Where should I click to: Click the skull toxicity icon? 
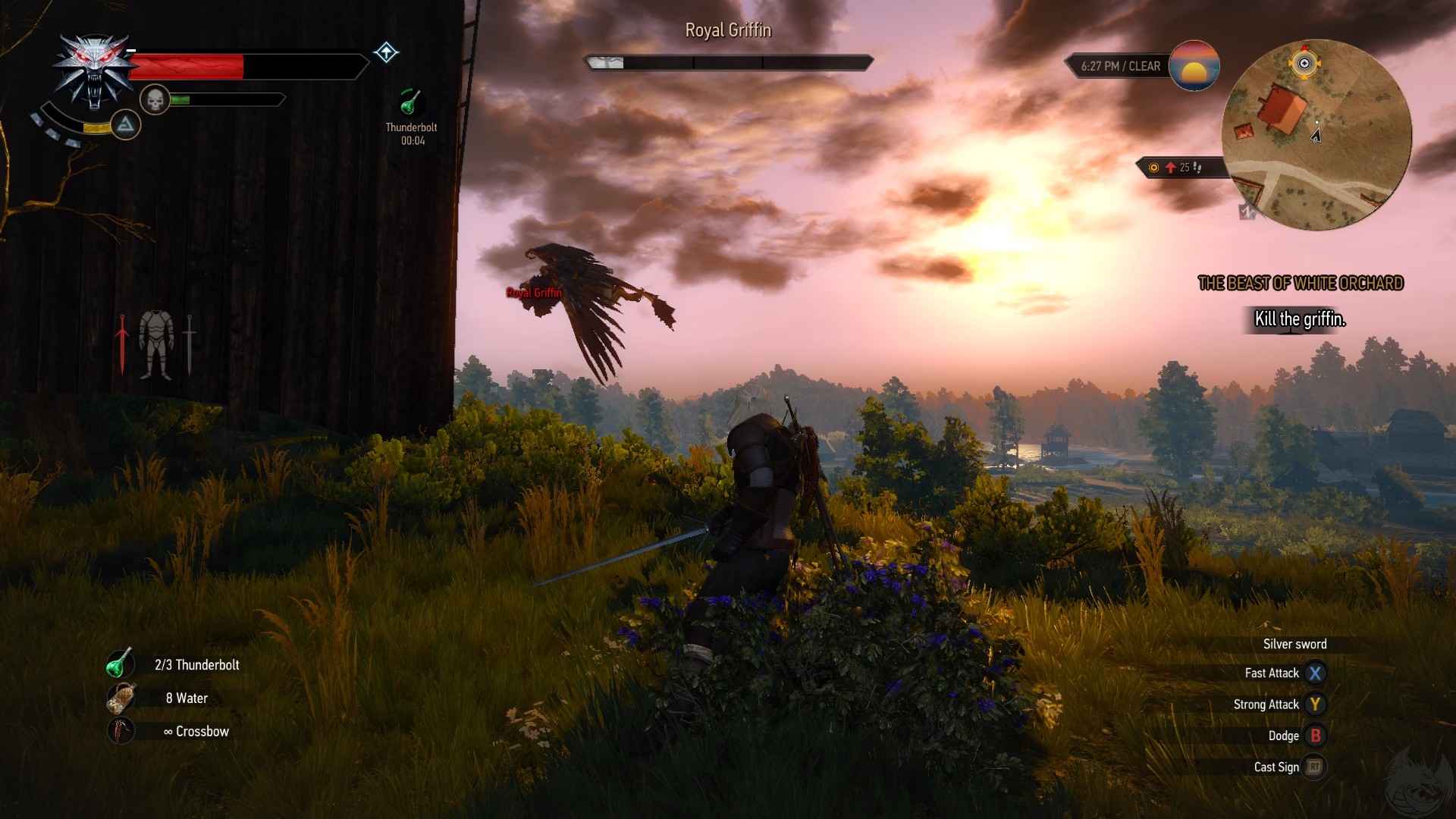[x=155, y=100]
